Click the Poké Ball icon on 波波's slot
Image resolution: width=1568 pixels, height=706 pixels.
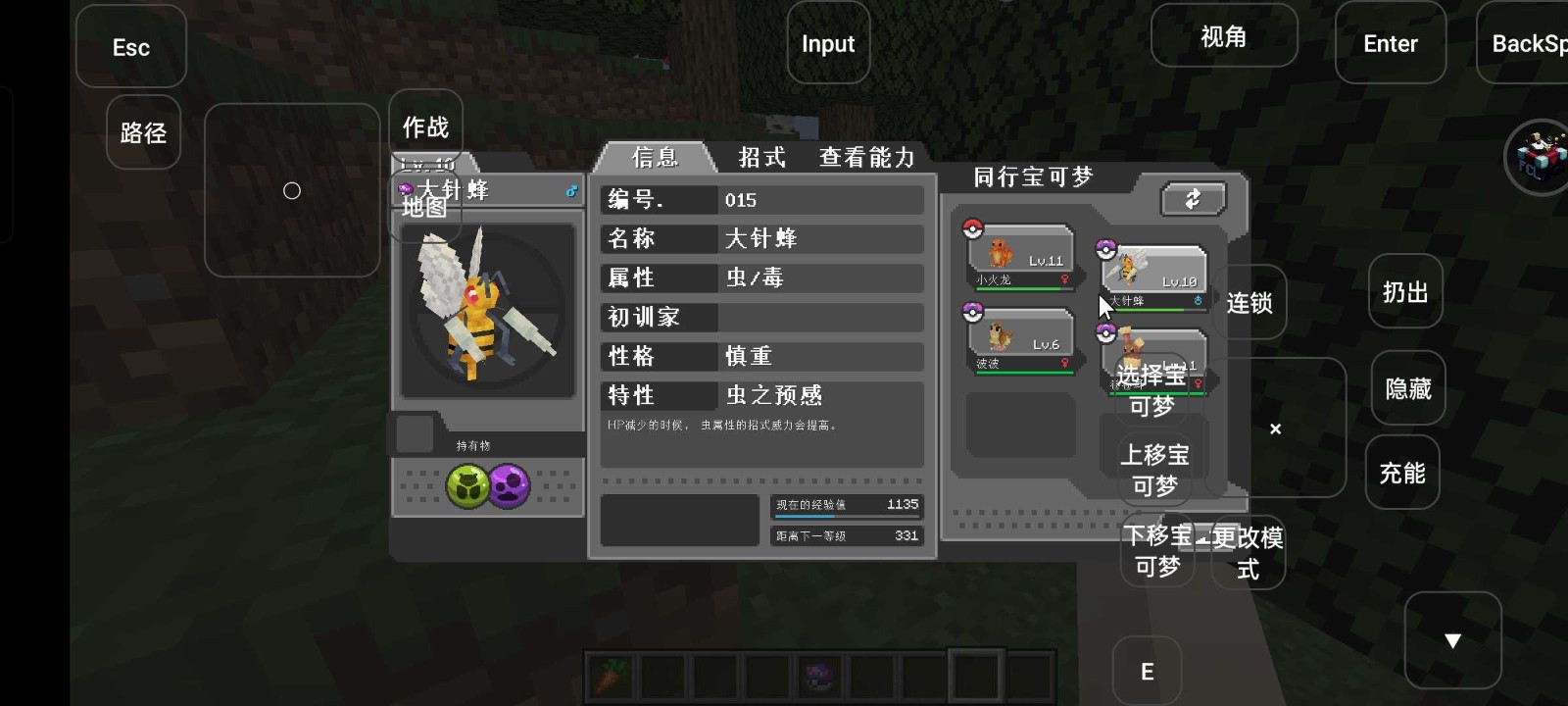pyautogui.click(x=972, y=311)
